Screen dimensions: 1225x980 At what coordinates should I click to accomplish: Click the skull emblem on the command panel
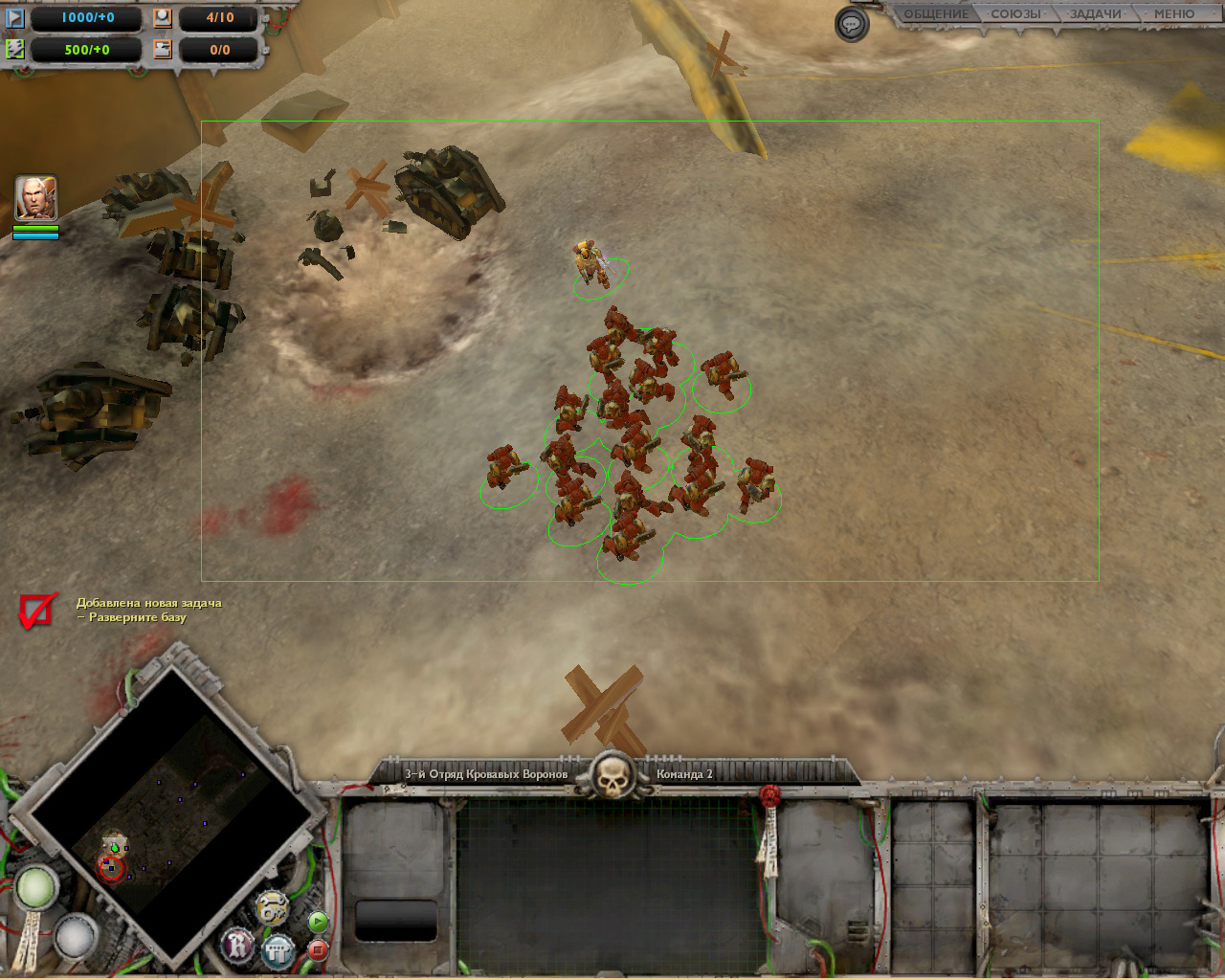click(x=612, y=775)
